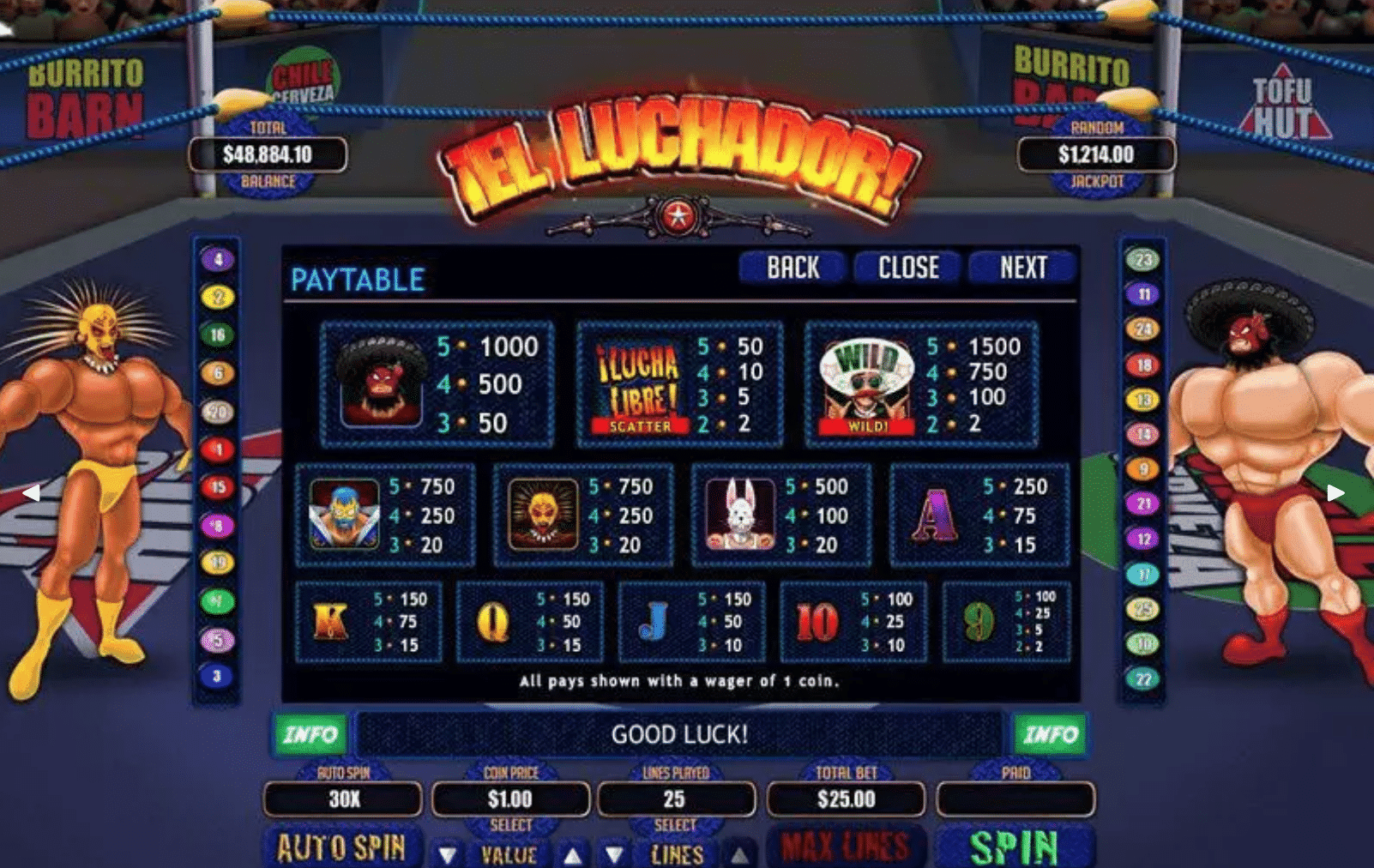The width and height of the screenshot is (1374, 868).
Task: Click the left arrow beside the yellow wrestler
Action: tap(33, 491)
